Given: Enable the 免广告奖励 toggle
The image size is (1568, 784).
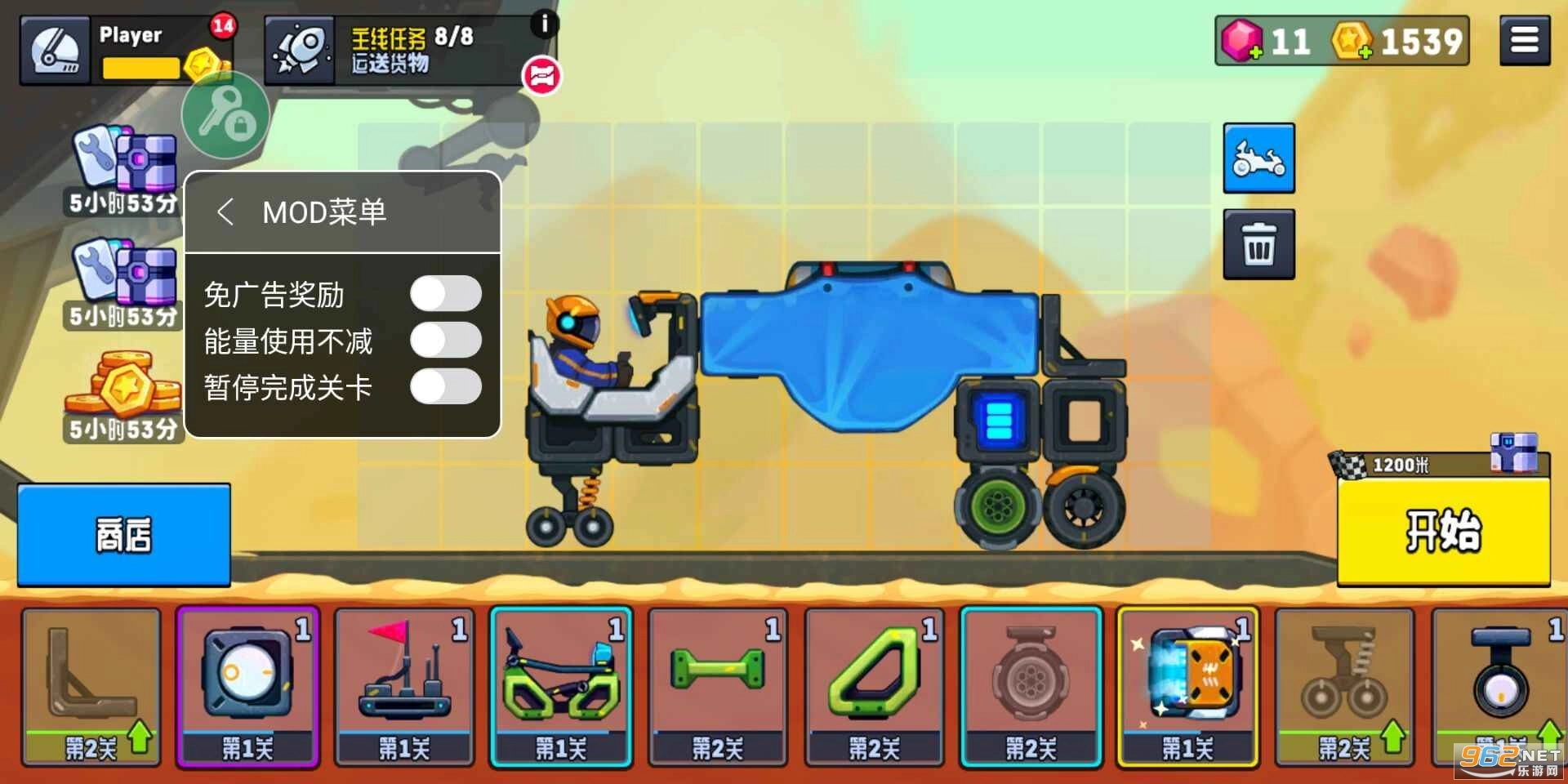Looking at the screenshot, I should point(447,294).
